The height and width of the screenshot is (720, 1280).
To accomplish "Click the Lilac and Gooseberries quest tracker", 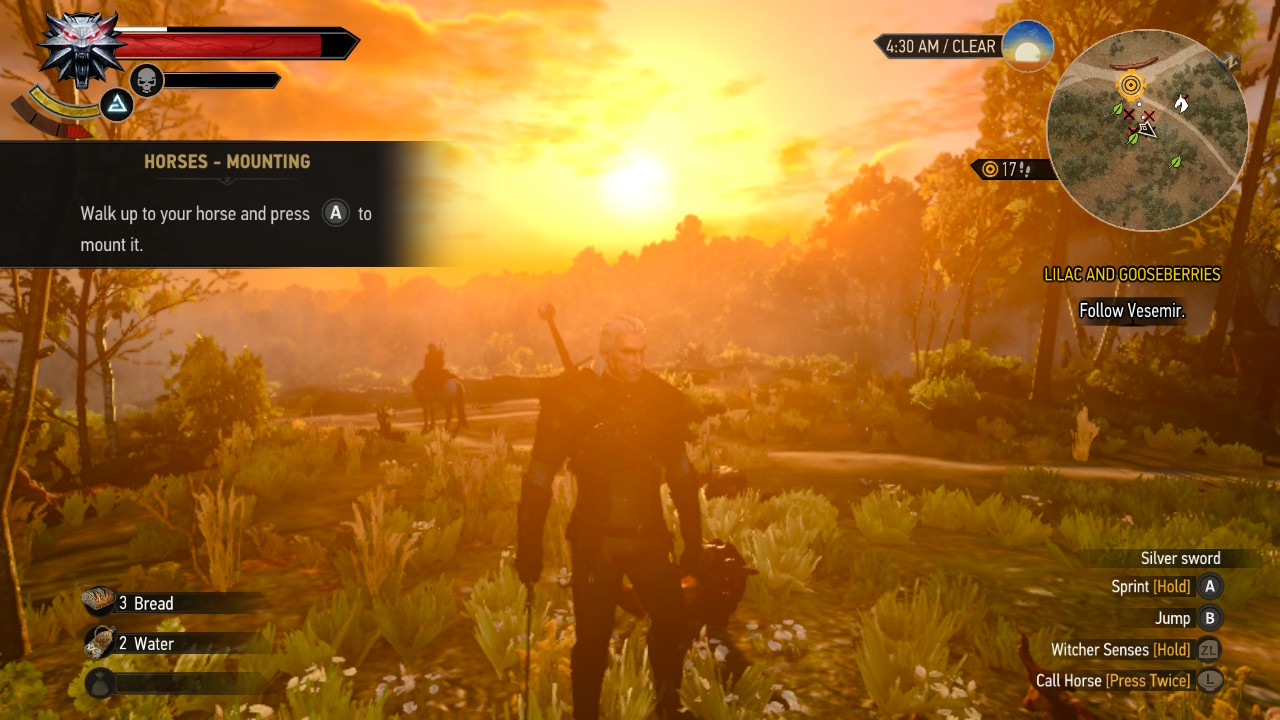I will point(1132,274).
